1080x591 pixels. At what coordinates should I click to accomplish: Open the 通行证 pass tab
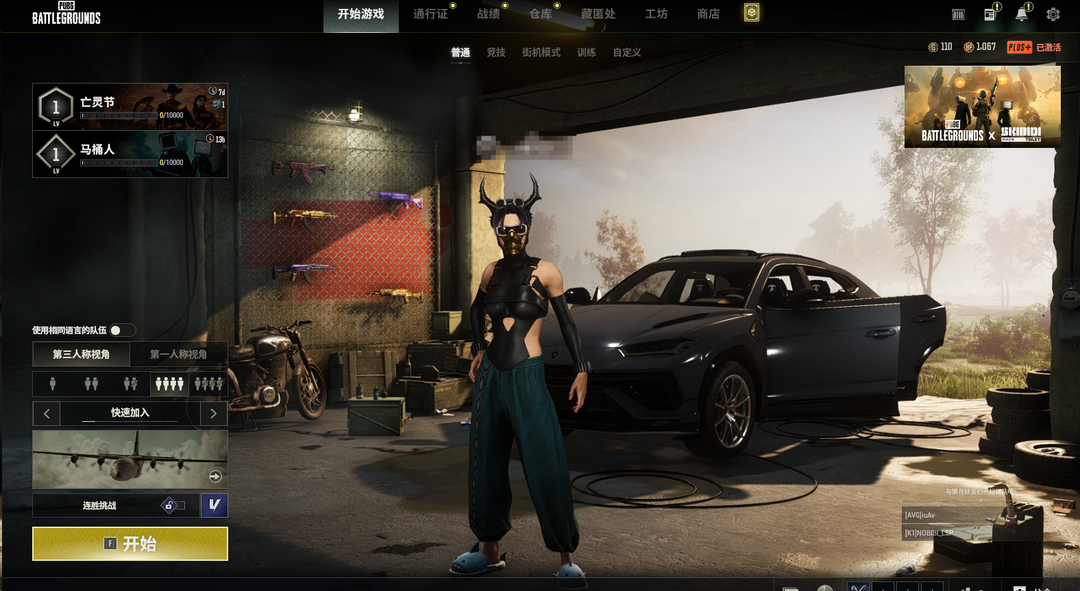coord(430,14)
